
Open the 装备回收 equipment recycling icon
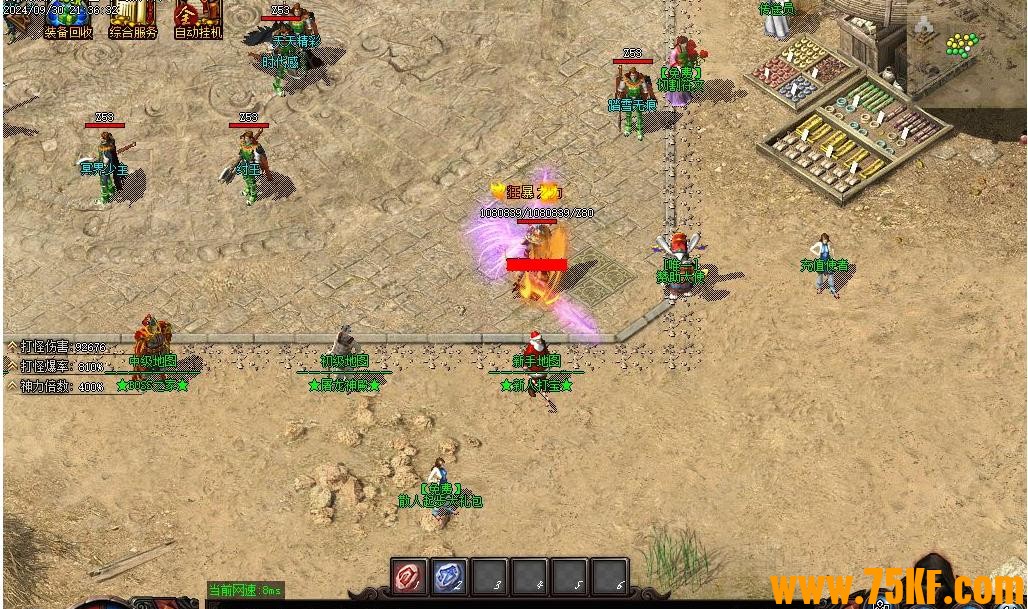point(68,17)
